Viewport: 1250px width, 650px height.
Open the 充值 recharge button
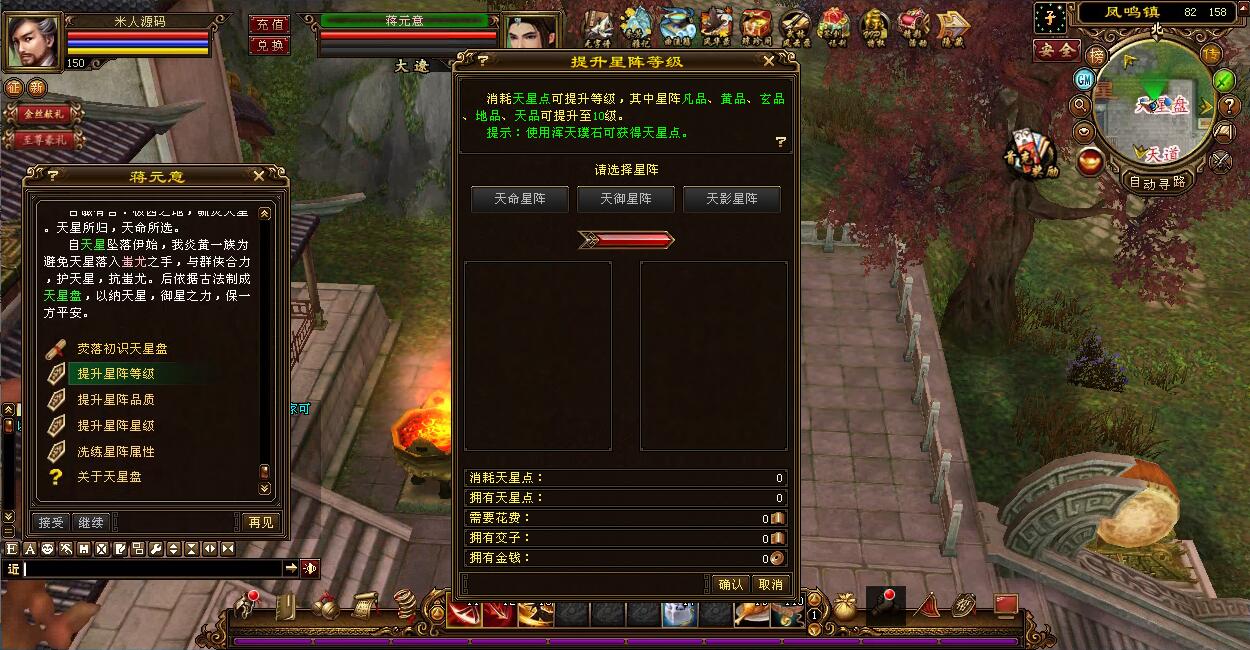pos(269,24)
